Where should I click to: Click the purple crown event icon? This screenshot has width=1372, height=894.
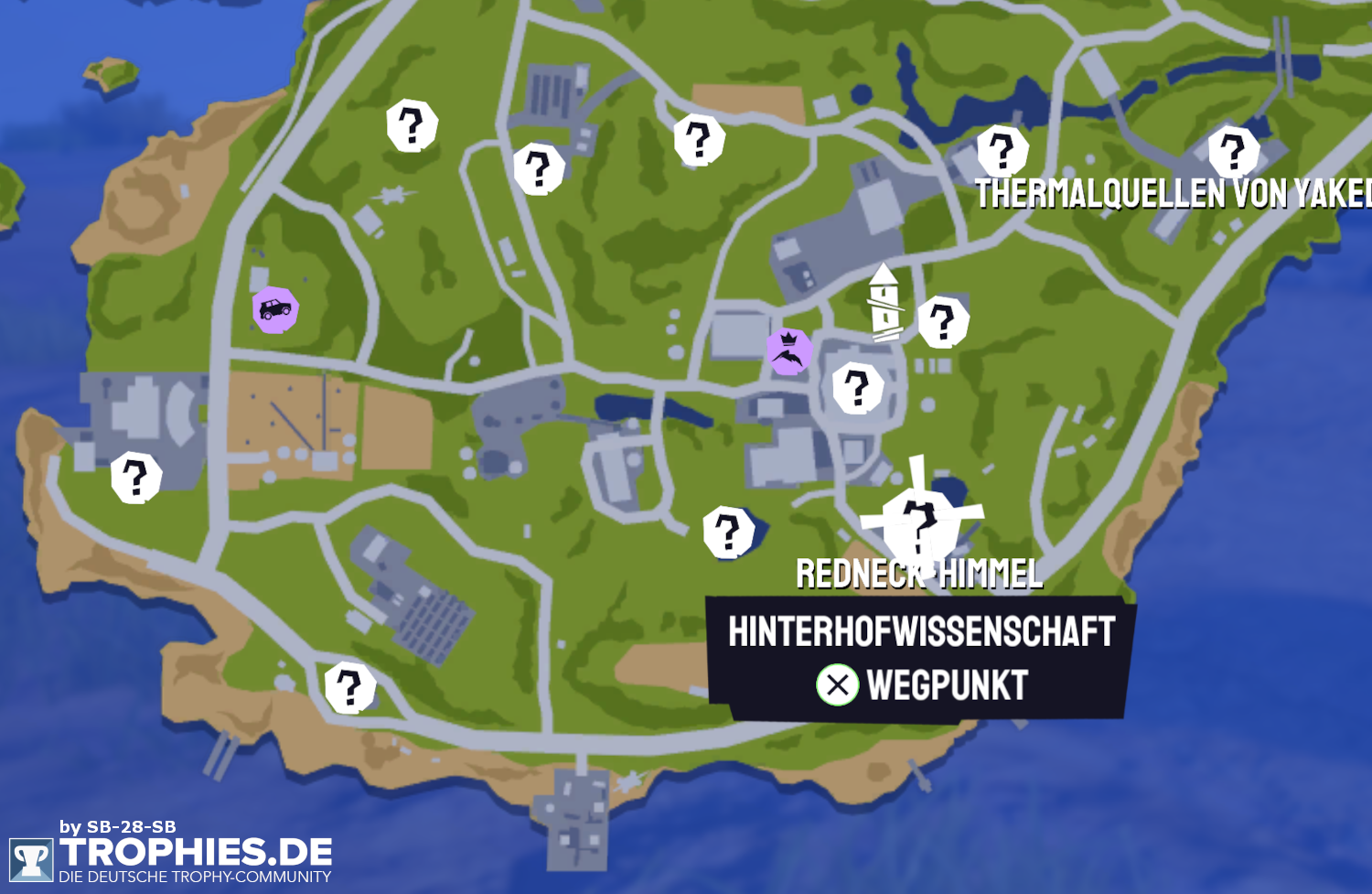pyautogui.click(x=791, y=352)
